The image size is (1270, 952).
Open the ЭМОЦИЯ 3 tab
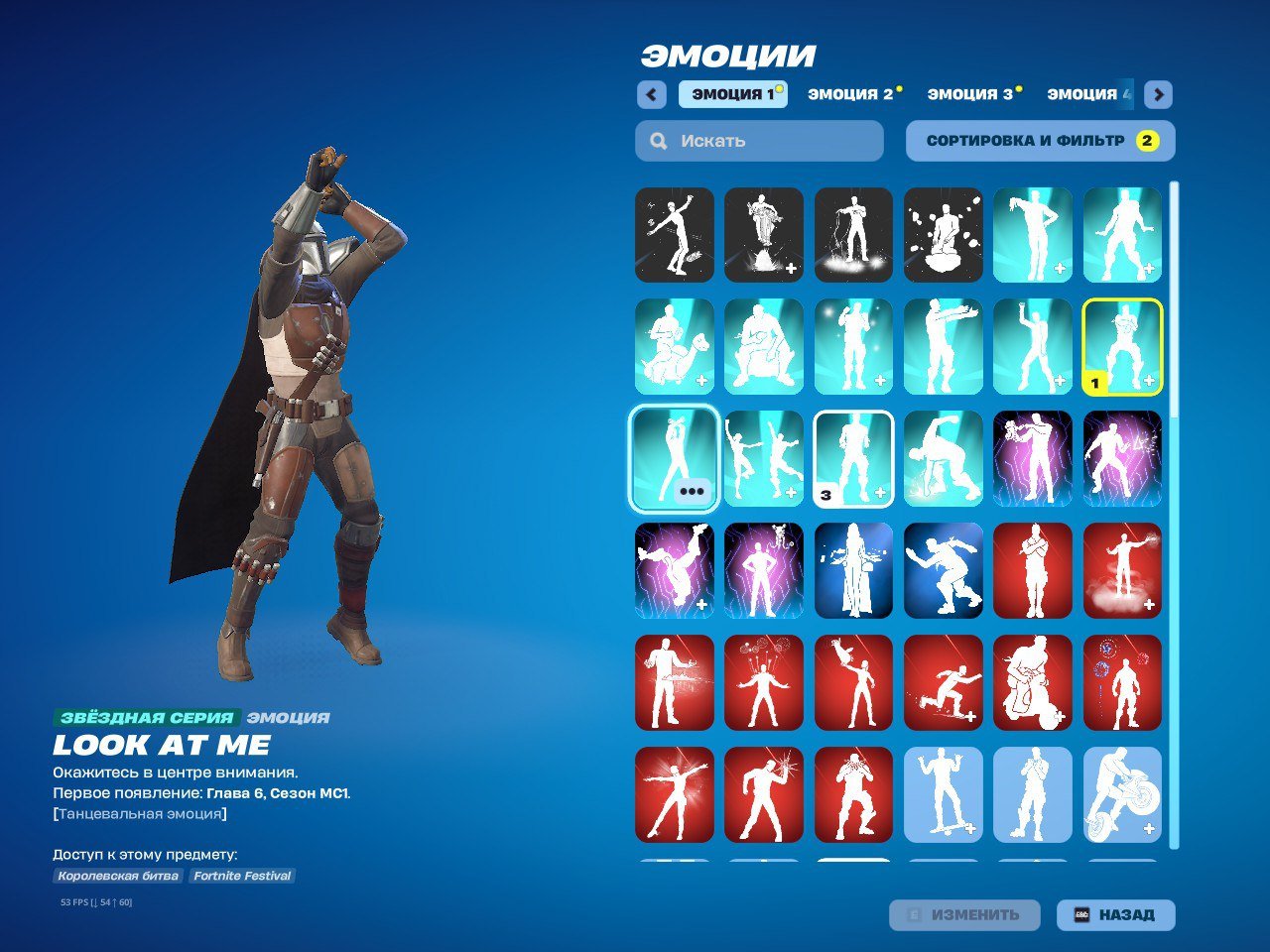coord(970,94)
